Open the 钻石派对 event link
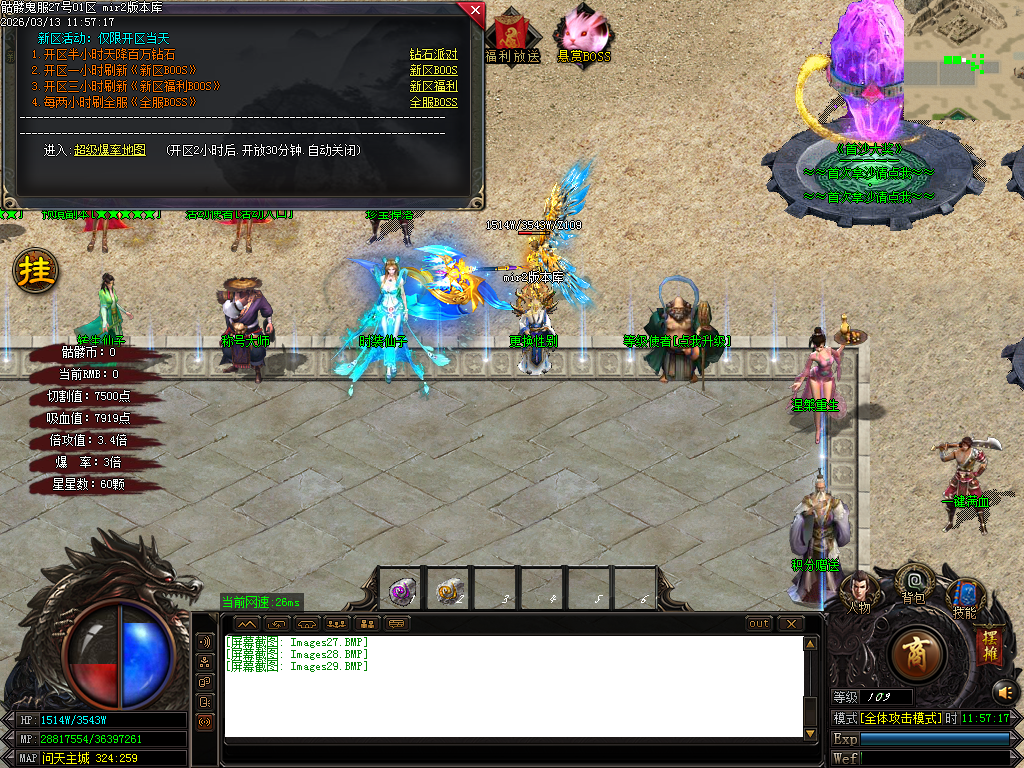The image size is (1024, 768). click(433, 55)
